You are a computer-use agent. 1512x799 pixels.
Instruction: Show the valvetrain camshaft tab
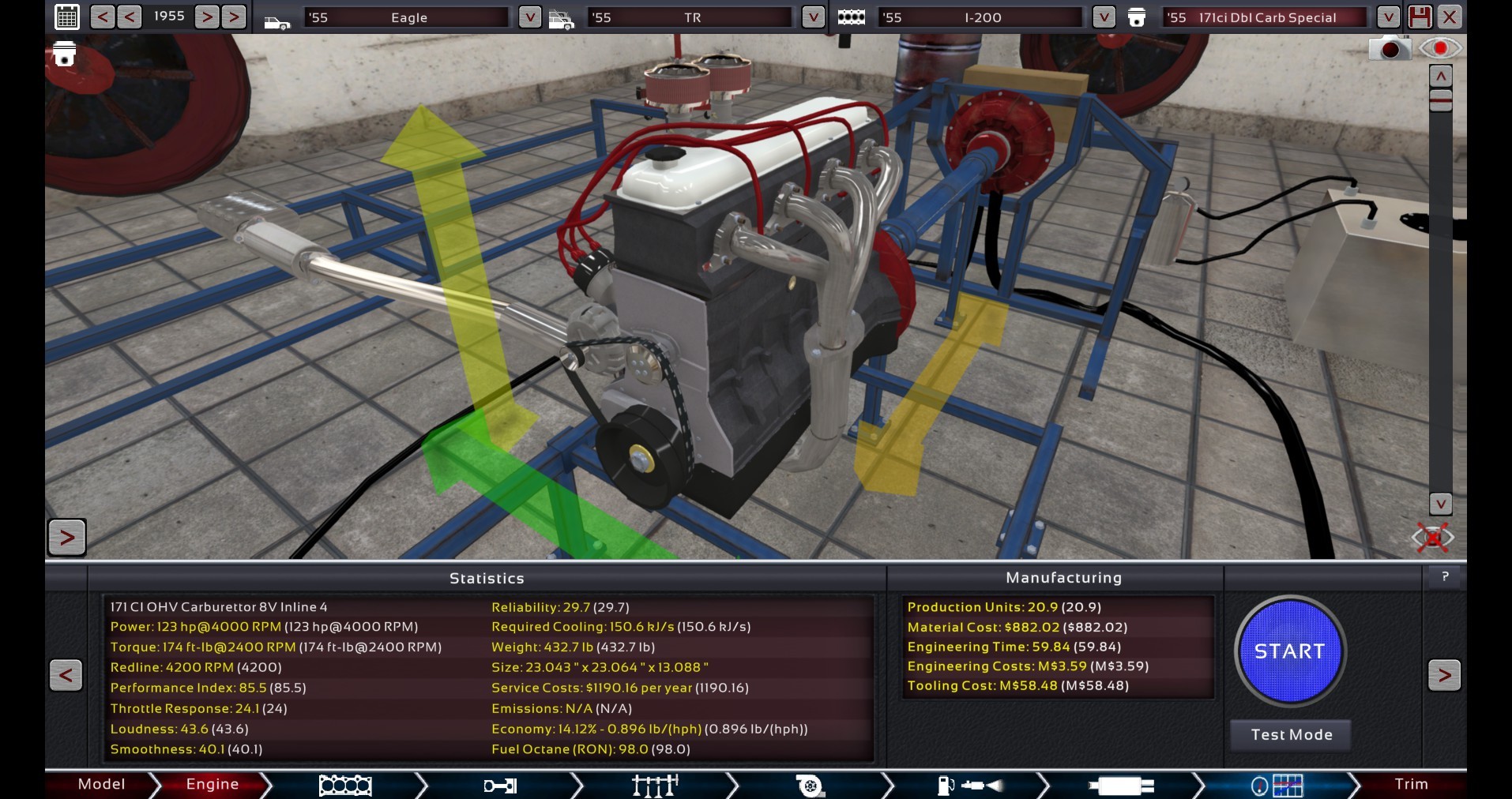655,786
